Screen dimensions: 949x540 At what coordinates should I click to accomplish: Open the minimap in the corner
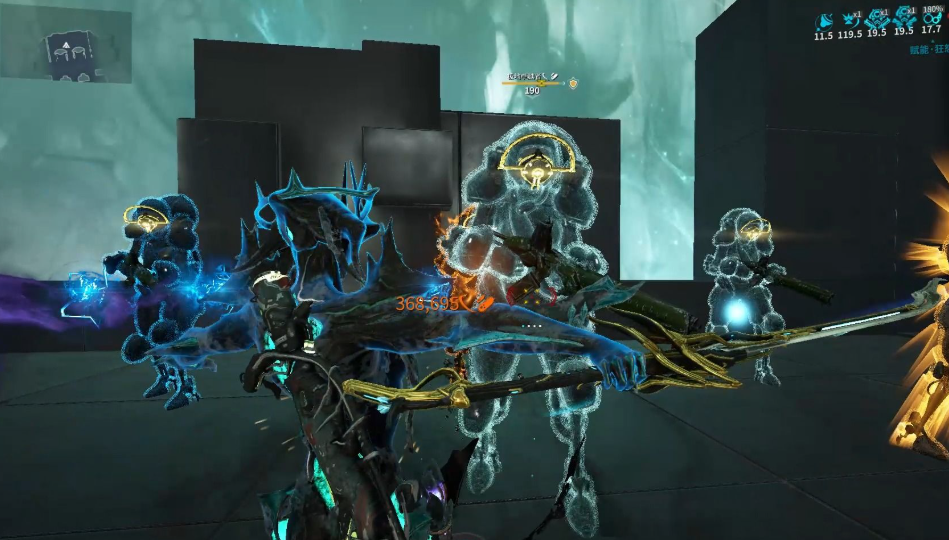66,44
